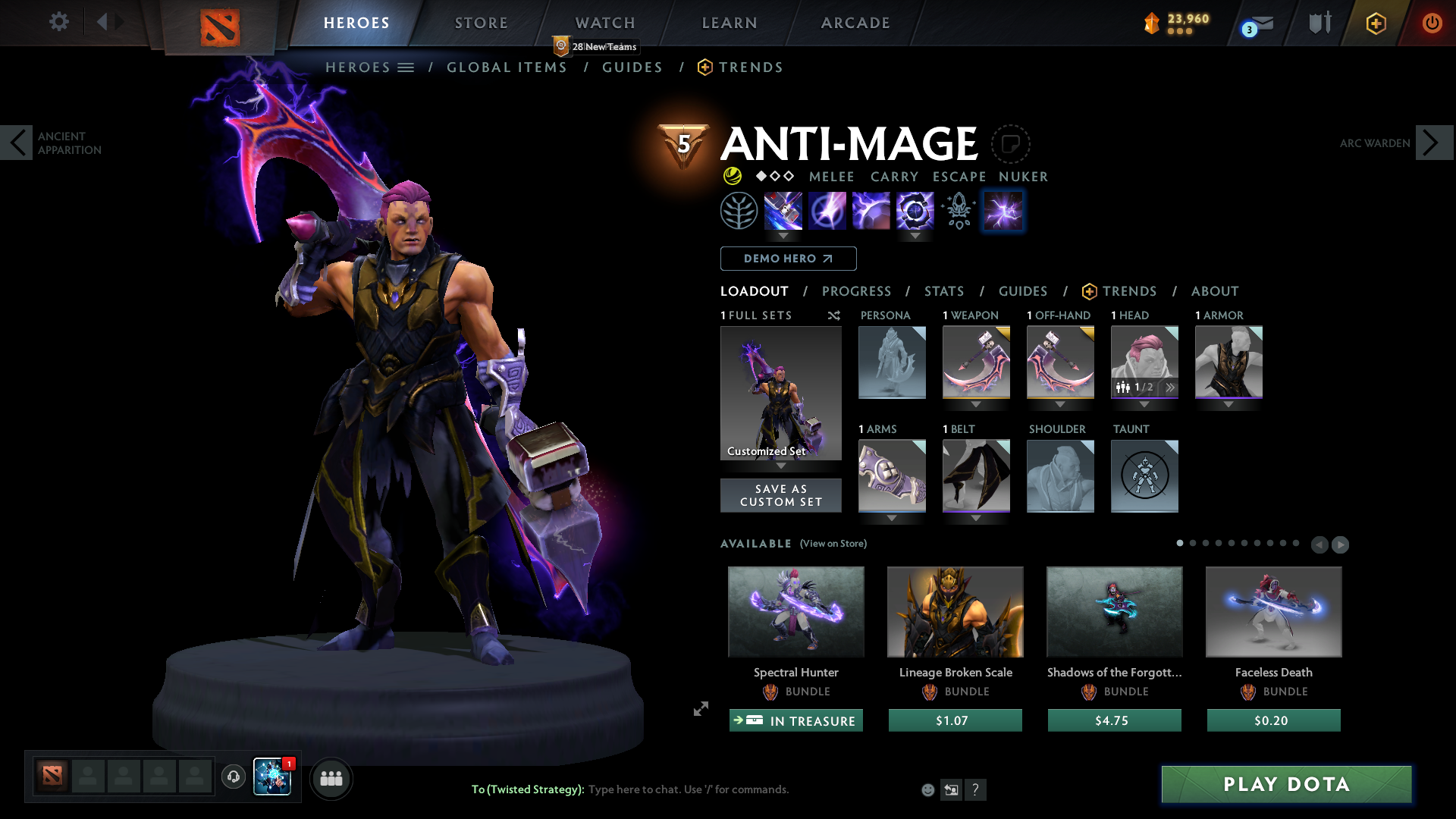Screen dimensions: 1456x819
Task: Quit game with the power button
Action: click(1432, 23)
